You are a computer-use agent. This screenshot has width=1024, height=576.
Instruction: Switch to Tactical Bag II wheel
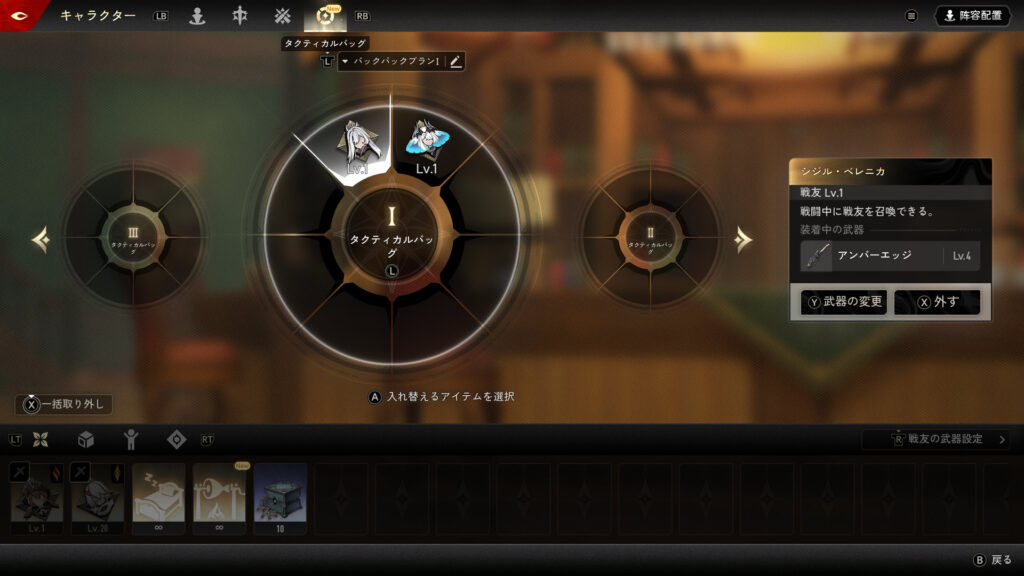[x=650, y=238]
